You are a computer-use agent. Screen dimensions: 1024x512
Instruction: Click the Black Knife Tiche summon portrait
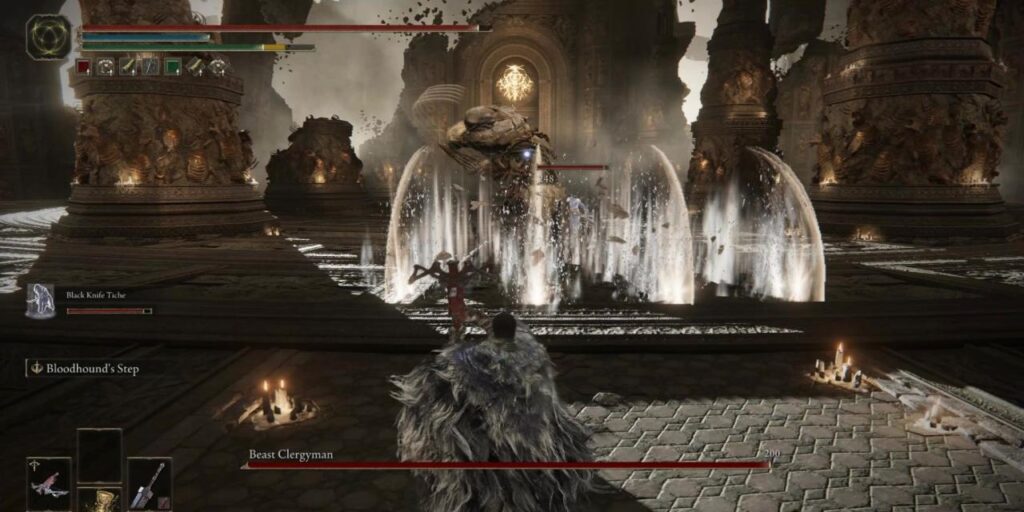[x=41, y=300]
